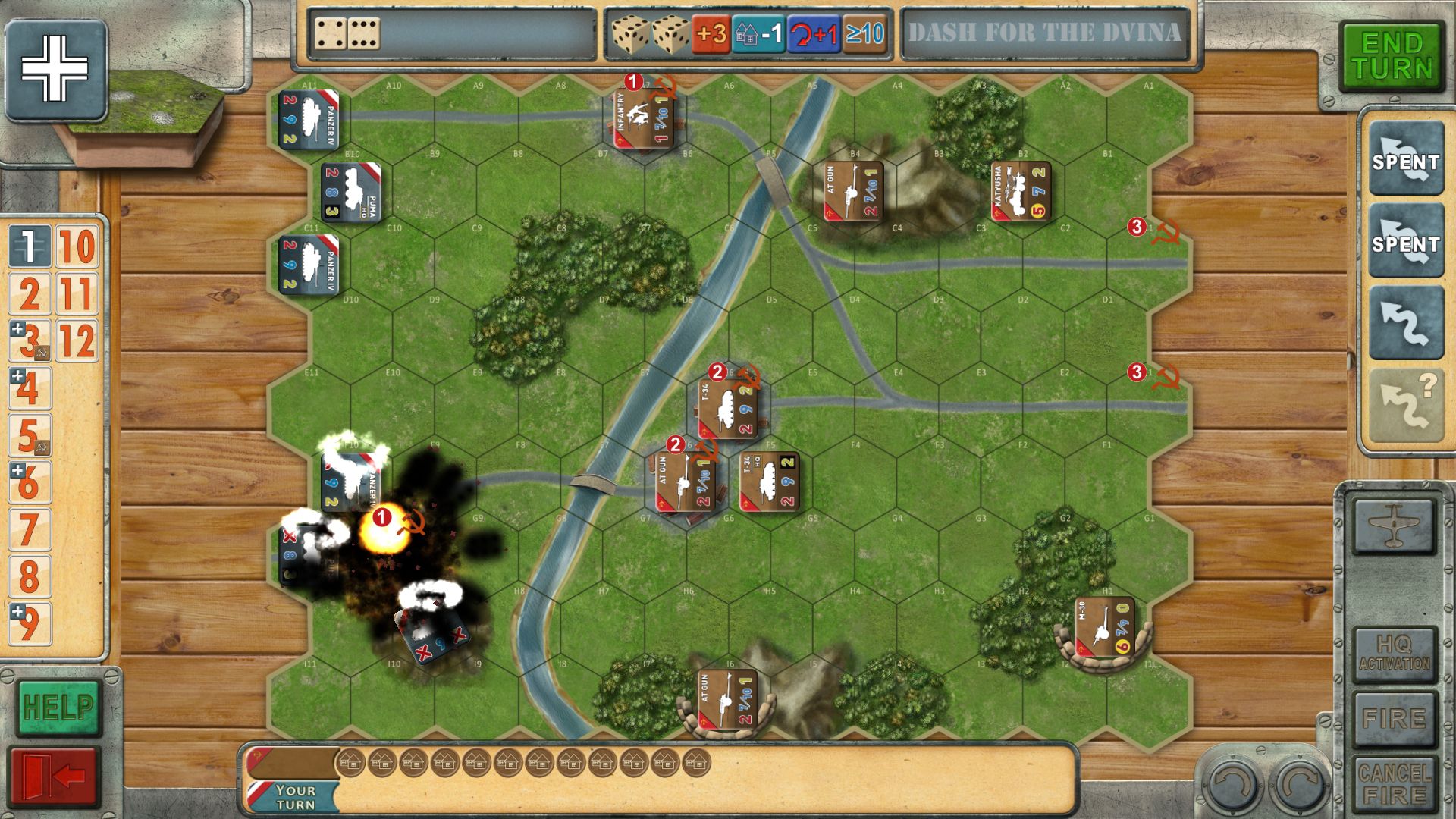Select the top SPENT movement indicator
This screenshot has width=1456, height=819.
point(1405,160)
